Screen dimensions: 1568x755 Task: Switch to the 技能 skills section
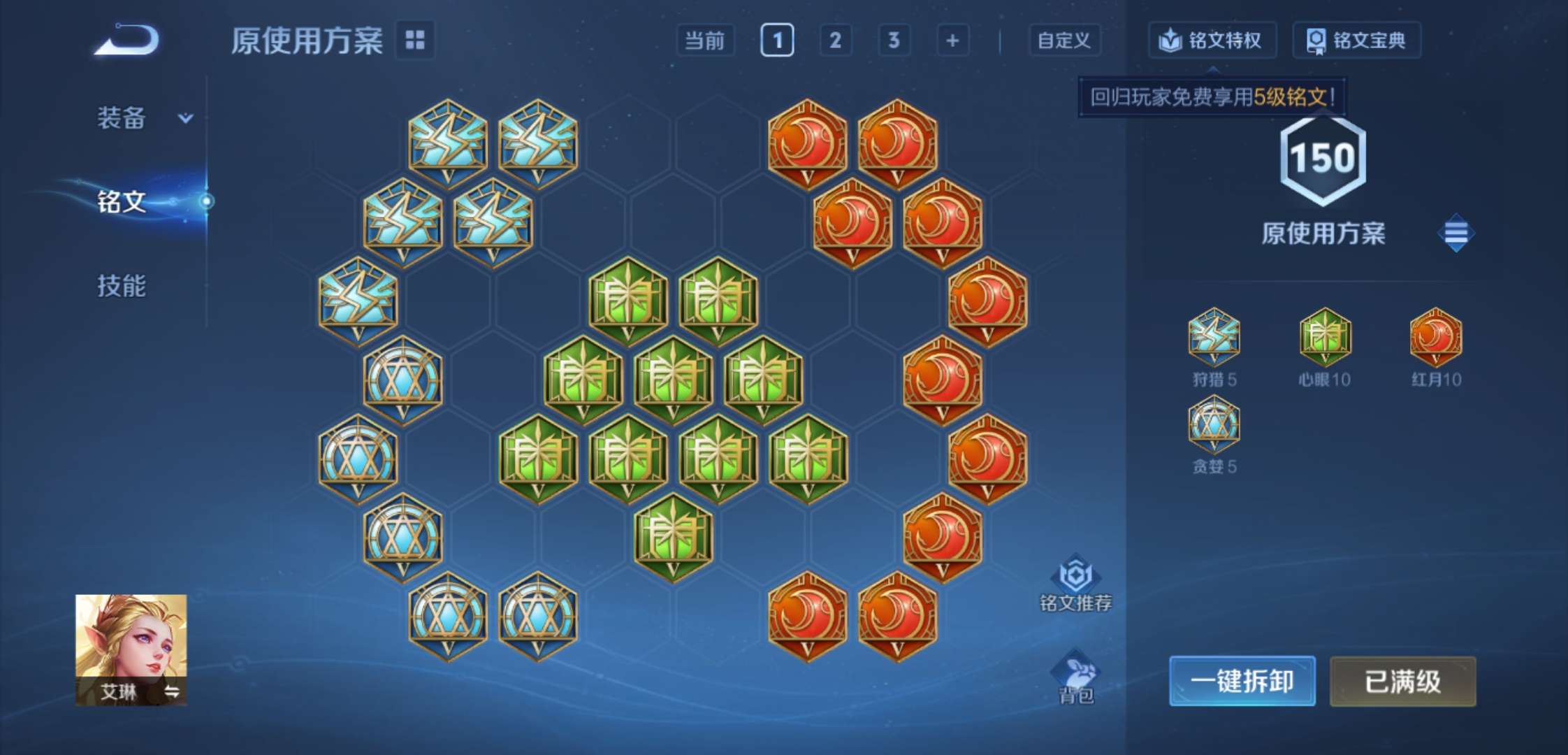pos(122,286)
